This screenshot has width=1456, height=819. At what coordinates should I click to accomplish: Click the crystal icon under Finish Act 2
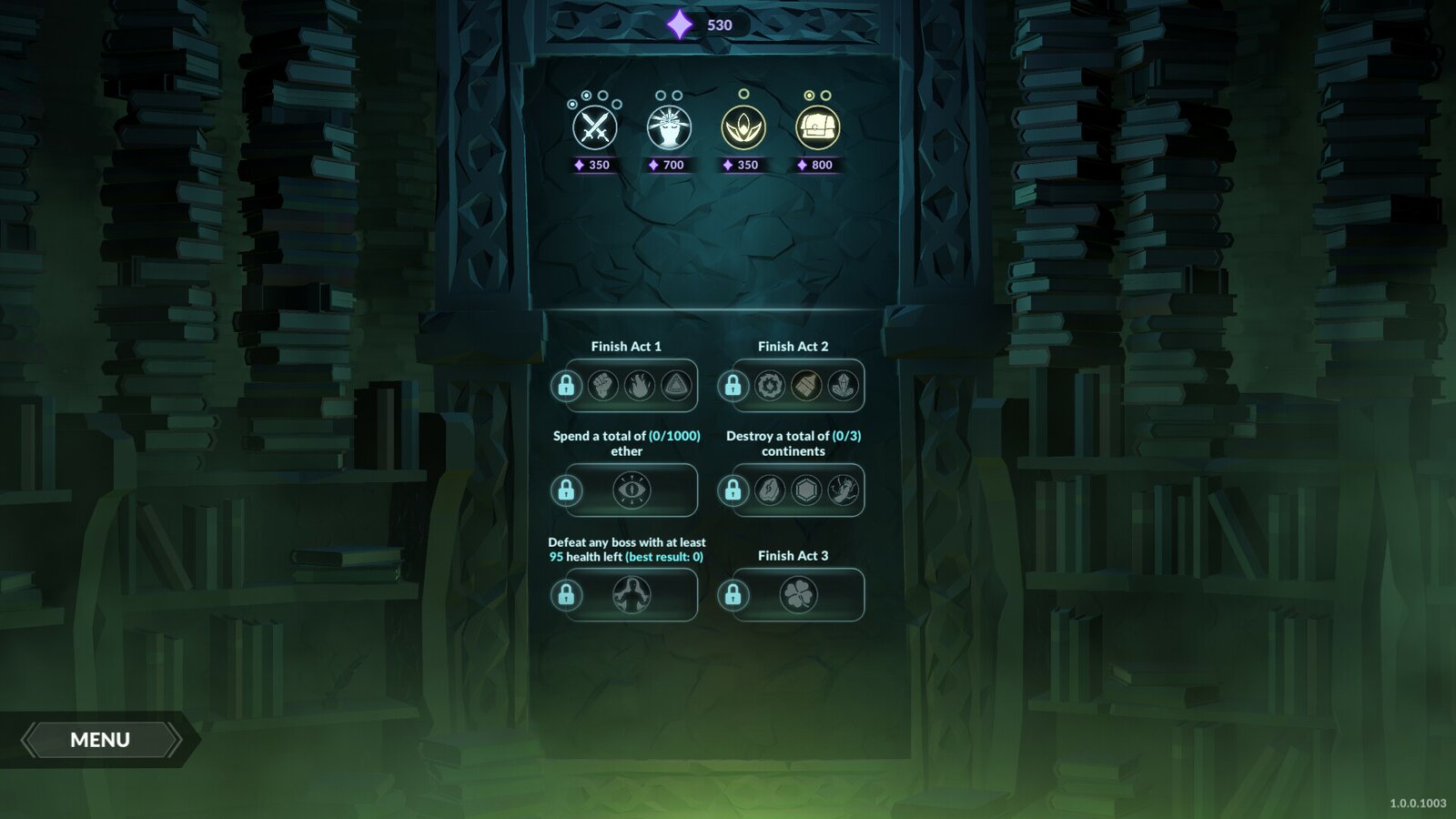[x=843, y=386]
